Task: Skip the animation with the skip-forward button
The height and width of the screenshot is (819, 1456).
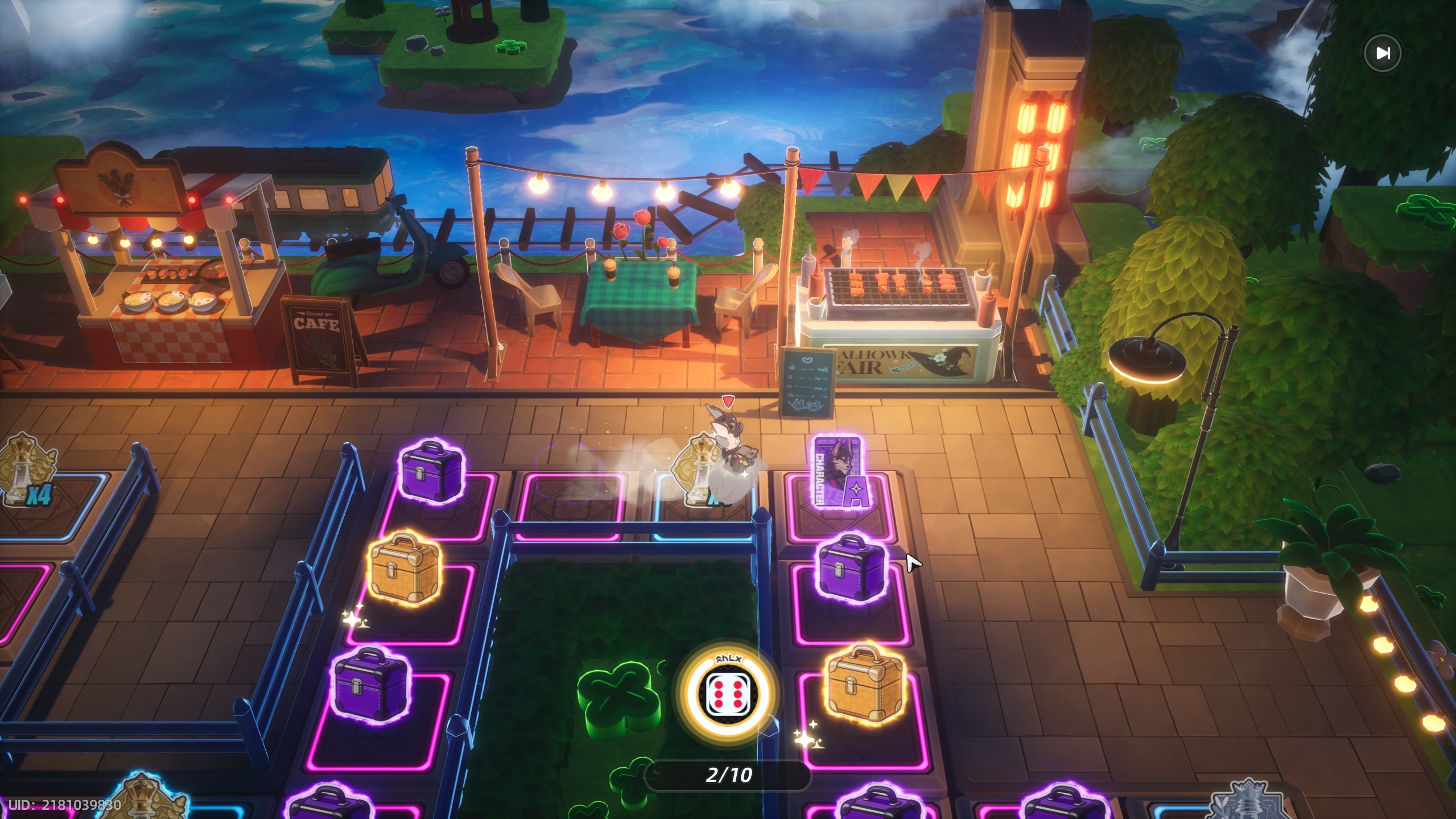Action: (1383, 53)
